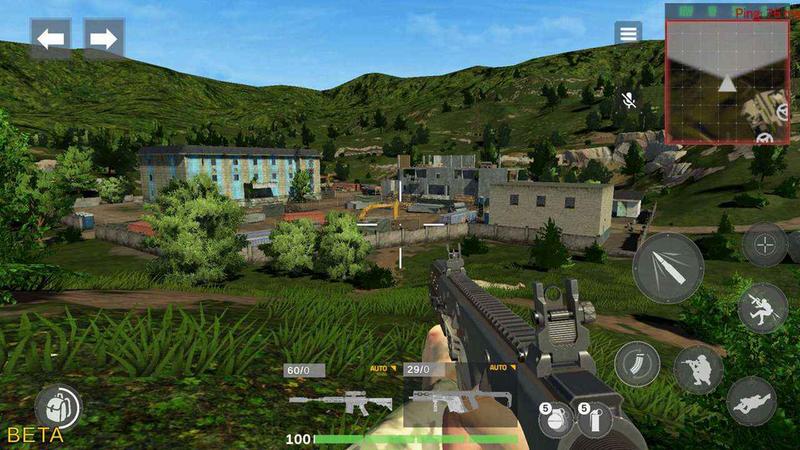This screenshot has width=800, height=450.
Task: Reload using the magazine button
Action: (636, 363)
